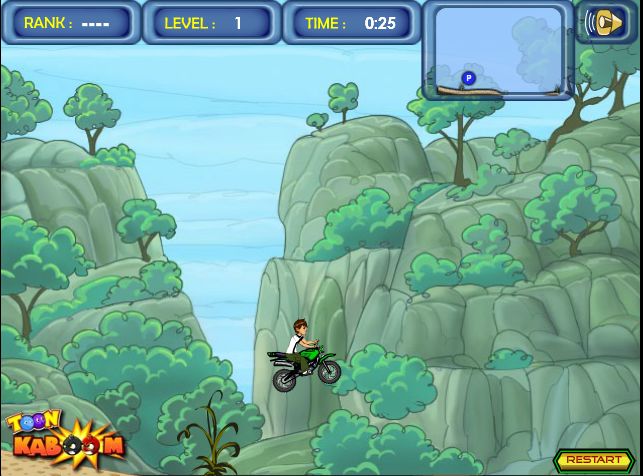Restart the level with the RESTART button
Image resolution: width=643 pixels, height=476 pixels.
(x=593, y=461)
